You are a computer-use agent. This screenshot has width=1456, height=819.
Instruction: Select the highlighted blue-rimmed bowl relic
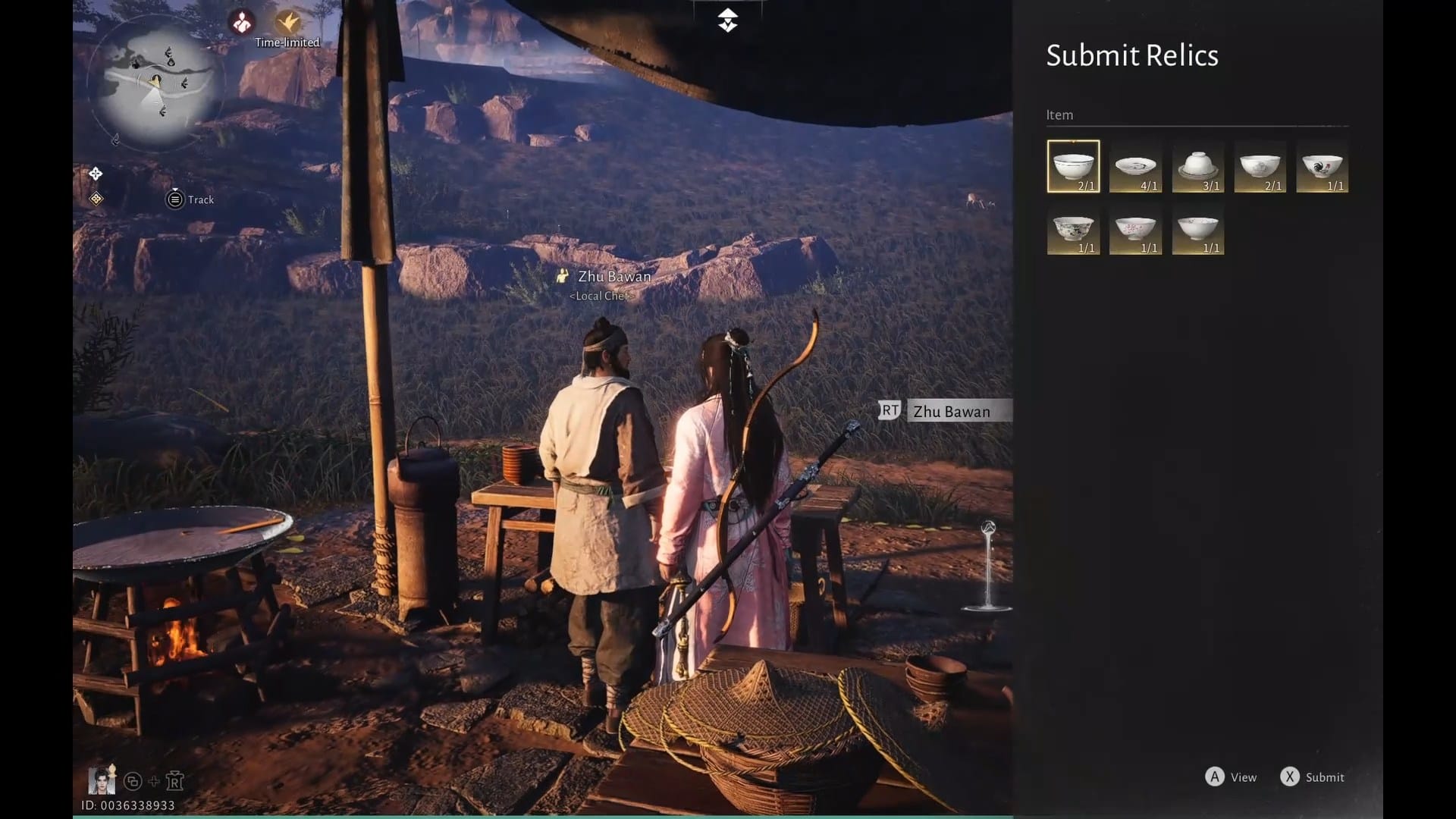[1073, 166]
